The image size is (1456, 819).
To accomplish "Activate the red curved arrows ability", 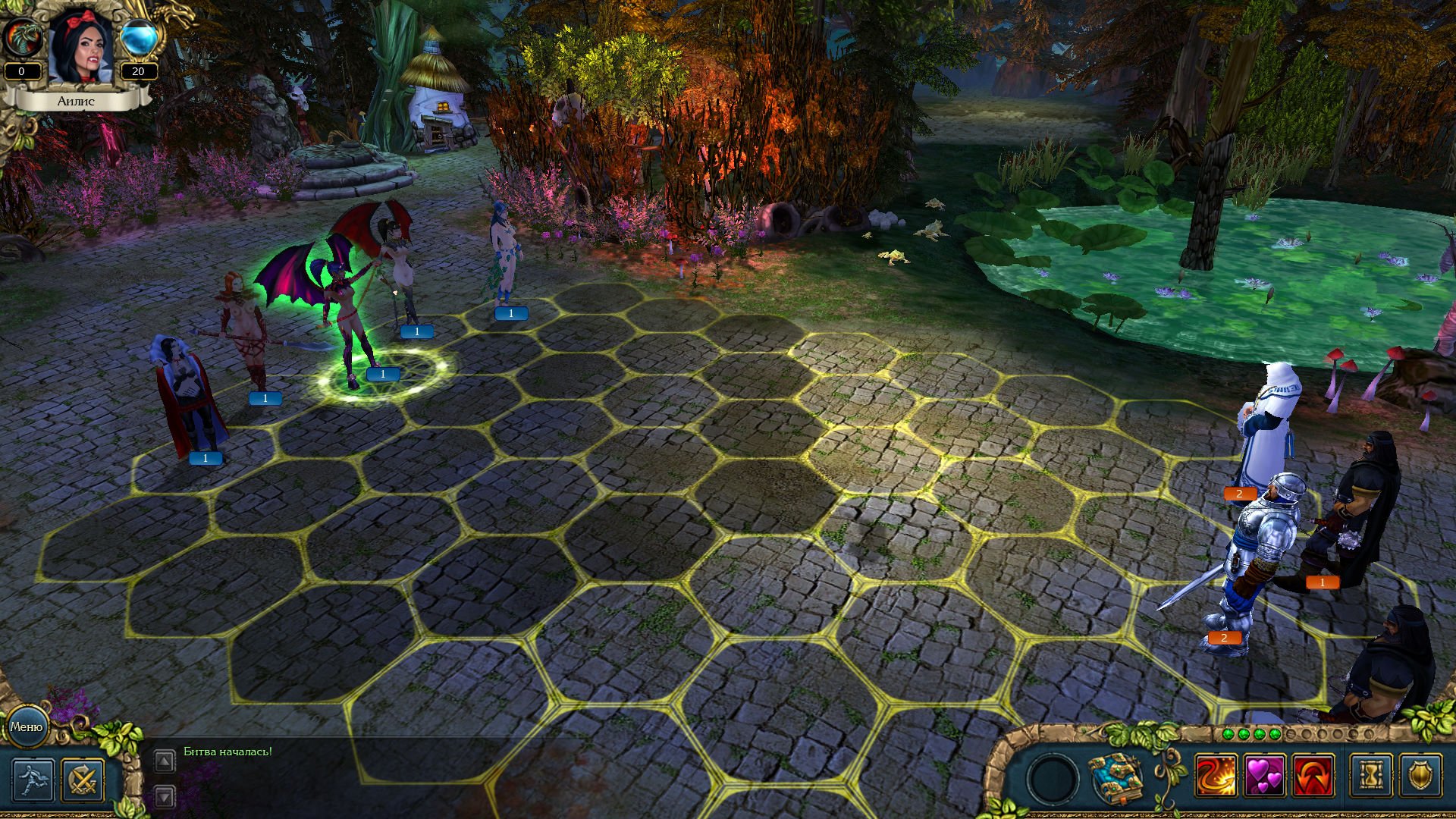I will (x=1313, y=776).
